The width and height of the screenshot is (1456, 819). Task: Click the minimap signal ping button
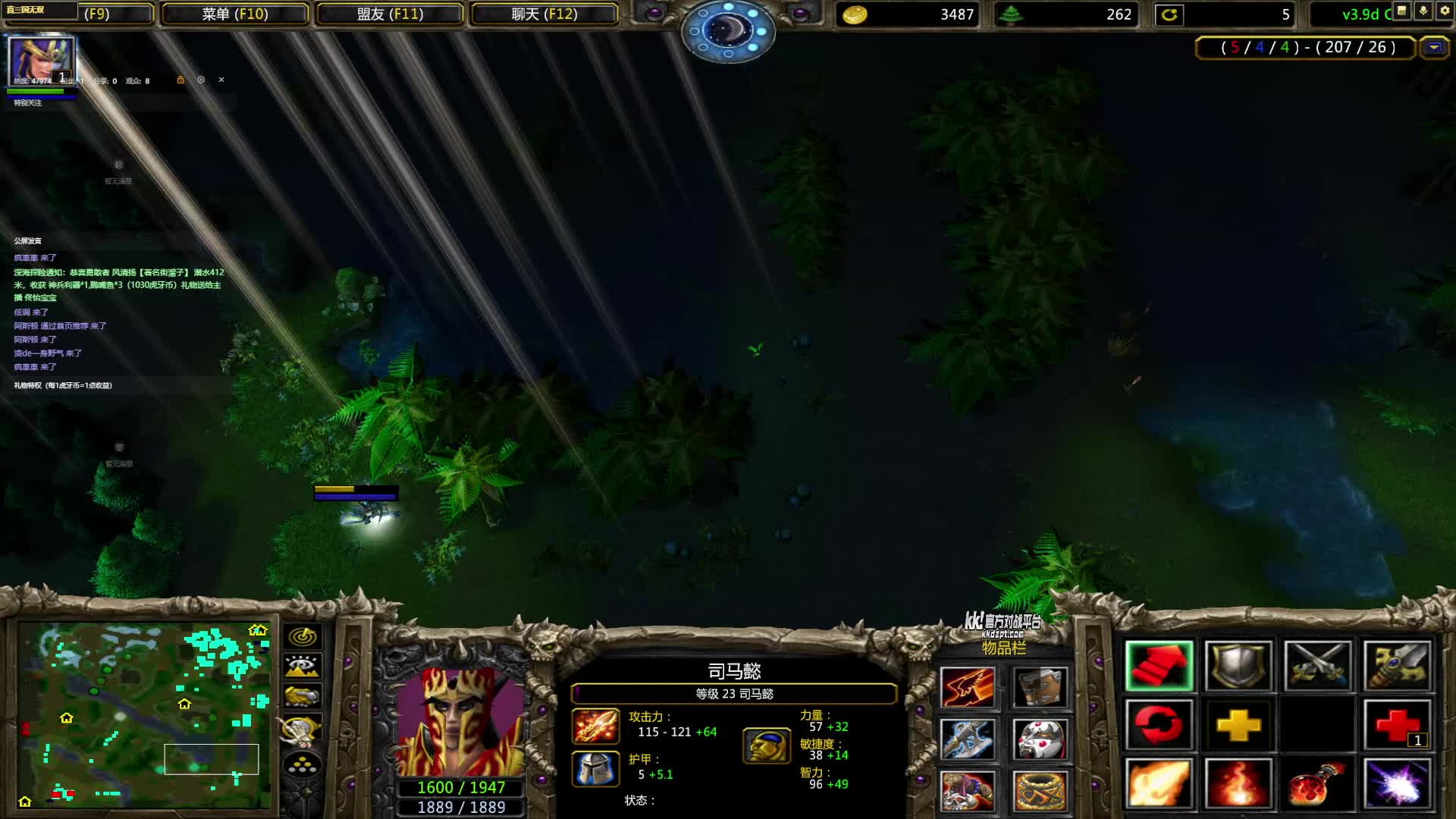click(303, 637)
